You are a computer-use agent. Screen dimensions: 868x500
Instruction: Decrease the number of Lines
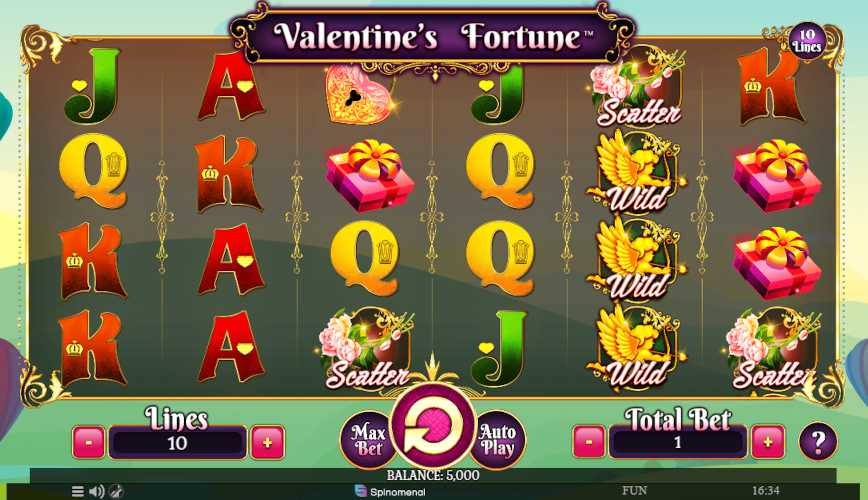88,441
